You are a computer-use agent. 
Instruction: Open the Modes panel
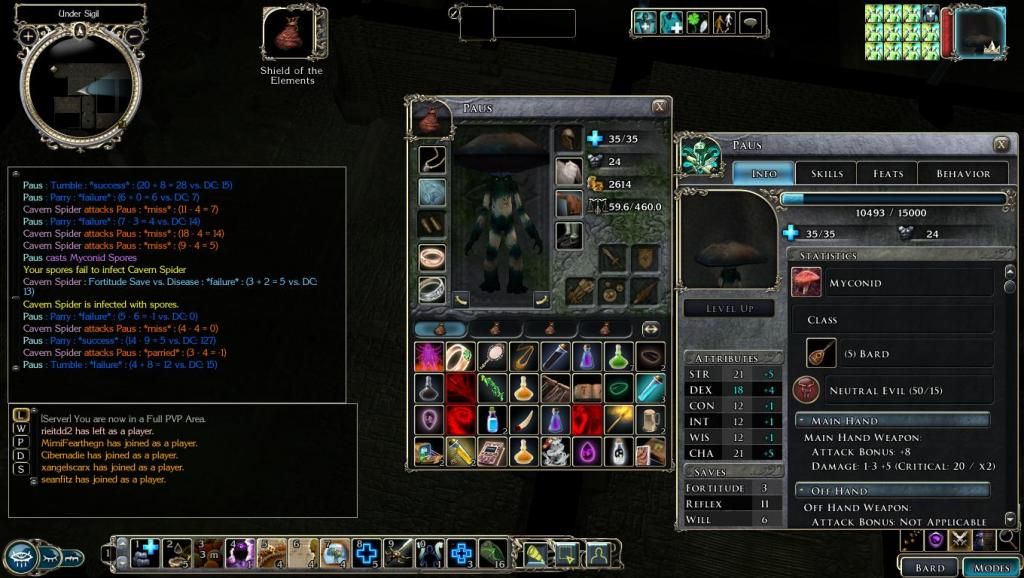pyautogui.click(x=991, y=567)
